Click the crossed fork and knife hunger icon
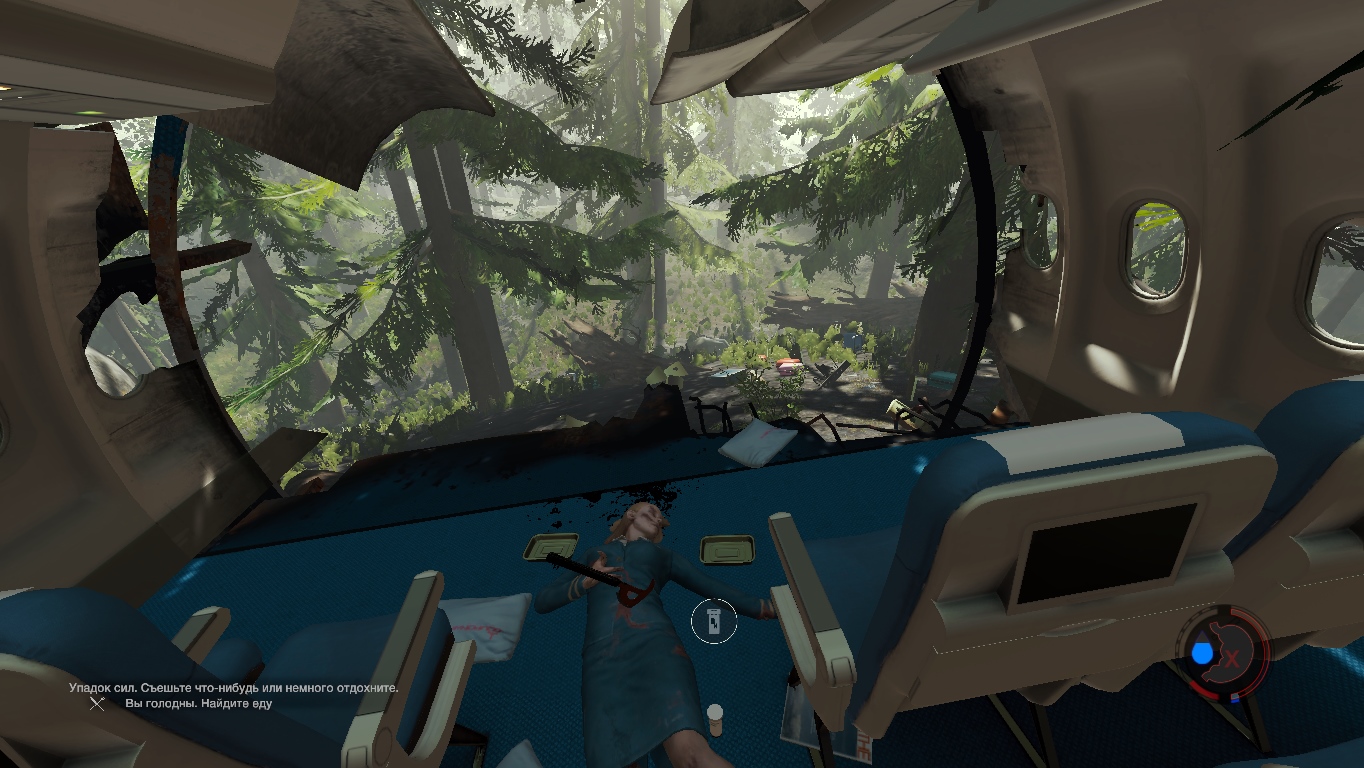 point(97,703)
